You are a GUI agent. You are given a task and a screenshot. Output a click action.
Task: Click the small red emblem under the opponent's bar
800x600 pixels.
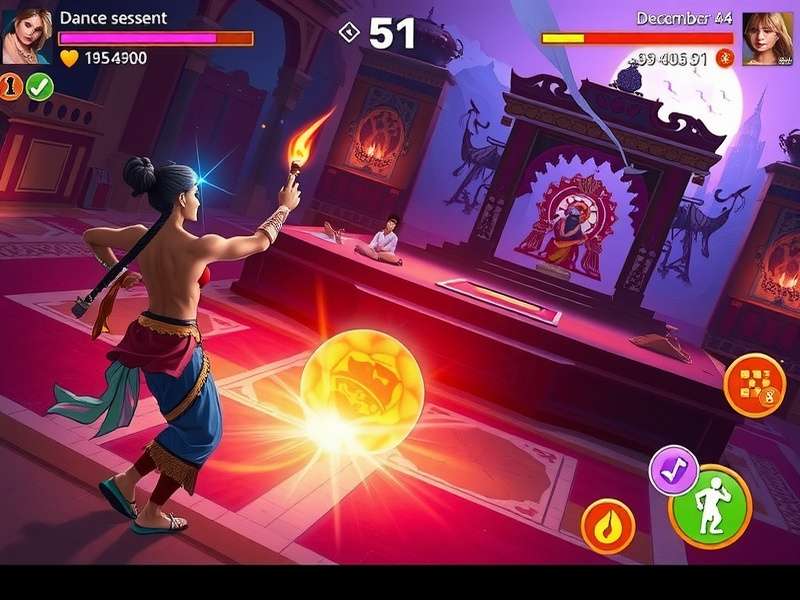point(726,58)
